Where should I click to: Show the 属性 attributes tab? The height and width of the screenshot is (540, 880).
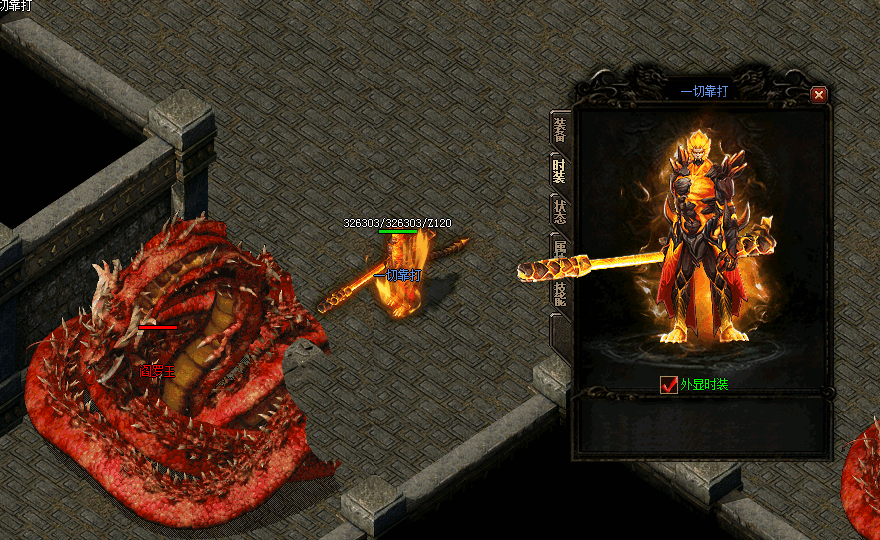[x=560, y=250]
